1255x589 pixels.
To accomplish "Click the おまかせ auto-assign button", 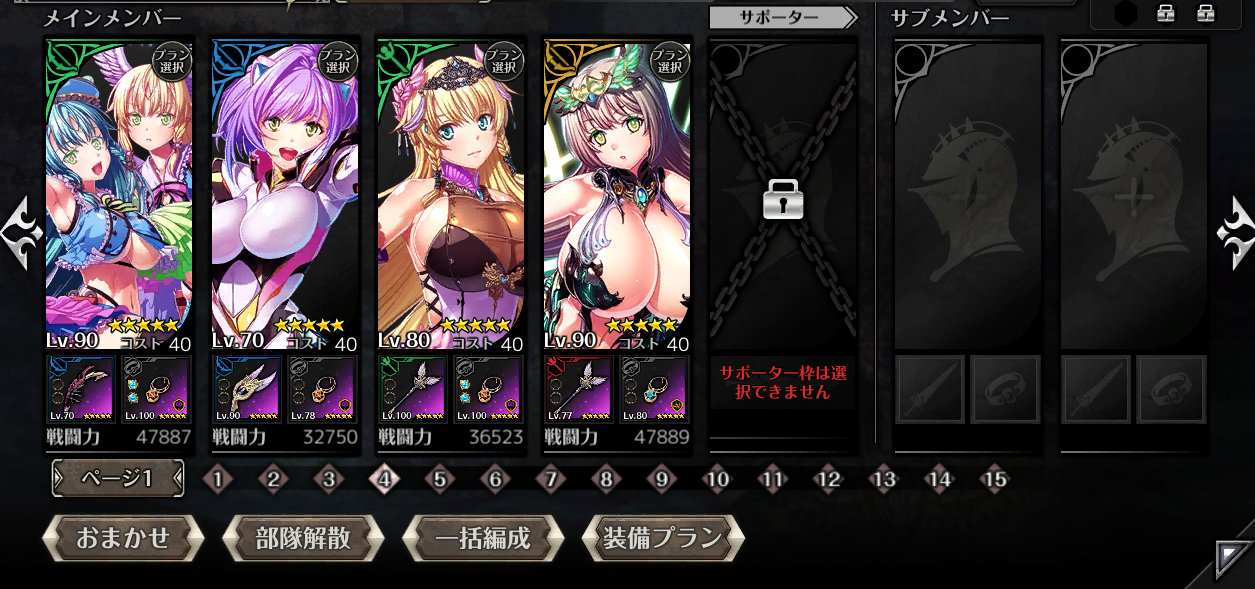I will click(x=123, y=538).
